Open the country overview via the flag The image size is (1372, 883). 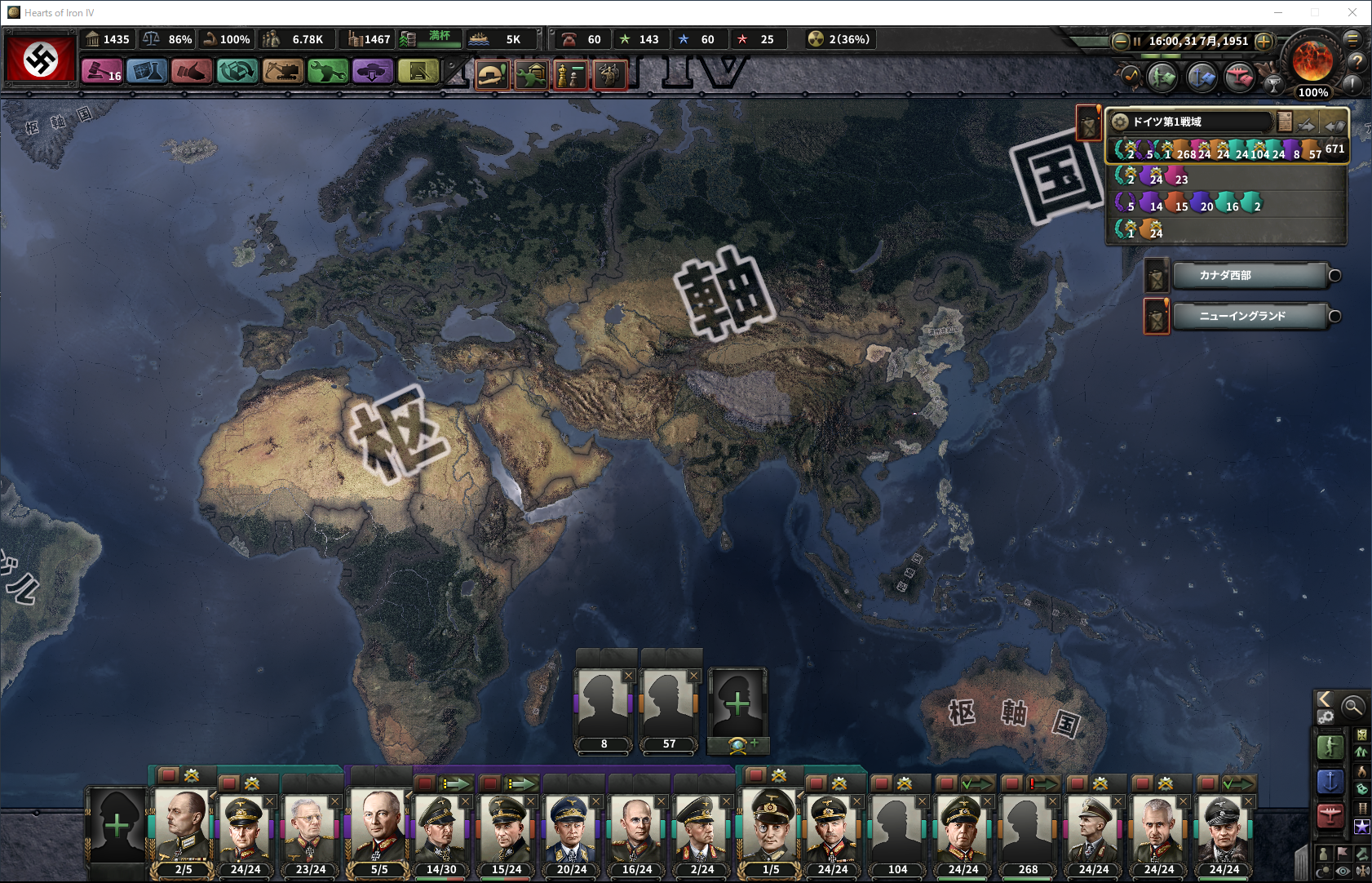click(x=41, y=58)
